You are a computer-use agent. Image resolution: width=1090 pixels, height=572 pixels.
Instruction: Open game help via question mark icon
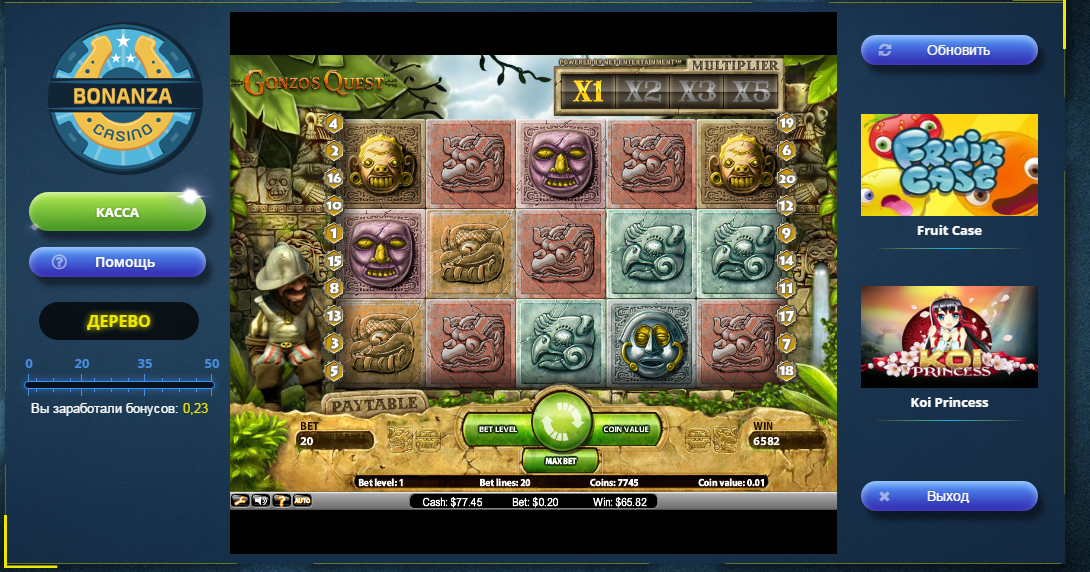tap(281, 500)
